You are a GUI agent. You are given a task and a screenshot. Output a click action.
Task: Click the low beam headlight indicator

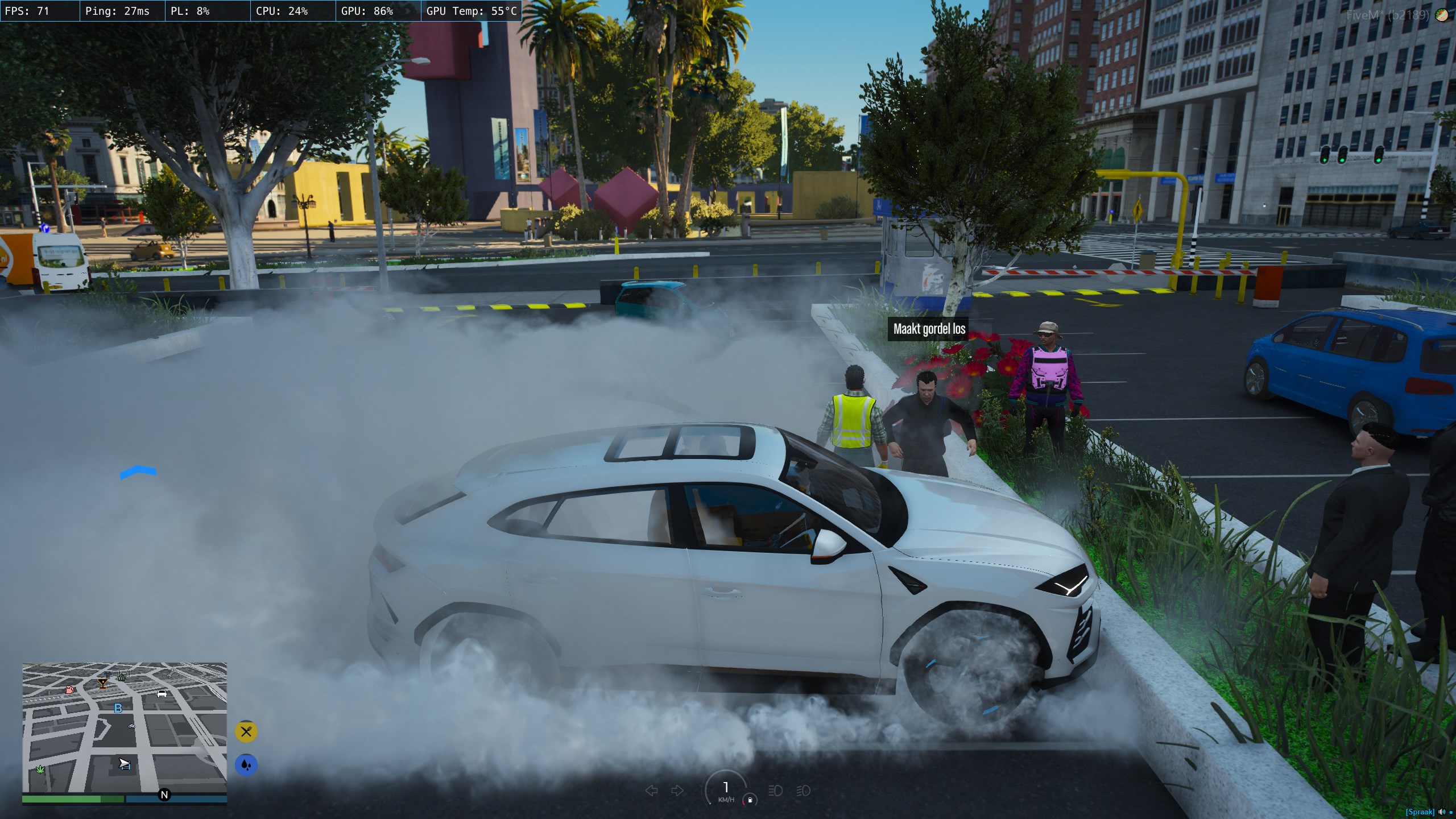pos(775,791)
